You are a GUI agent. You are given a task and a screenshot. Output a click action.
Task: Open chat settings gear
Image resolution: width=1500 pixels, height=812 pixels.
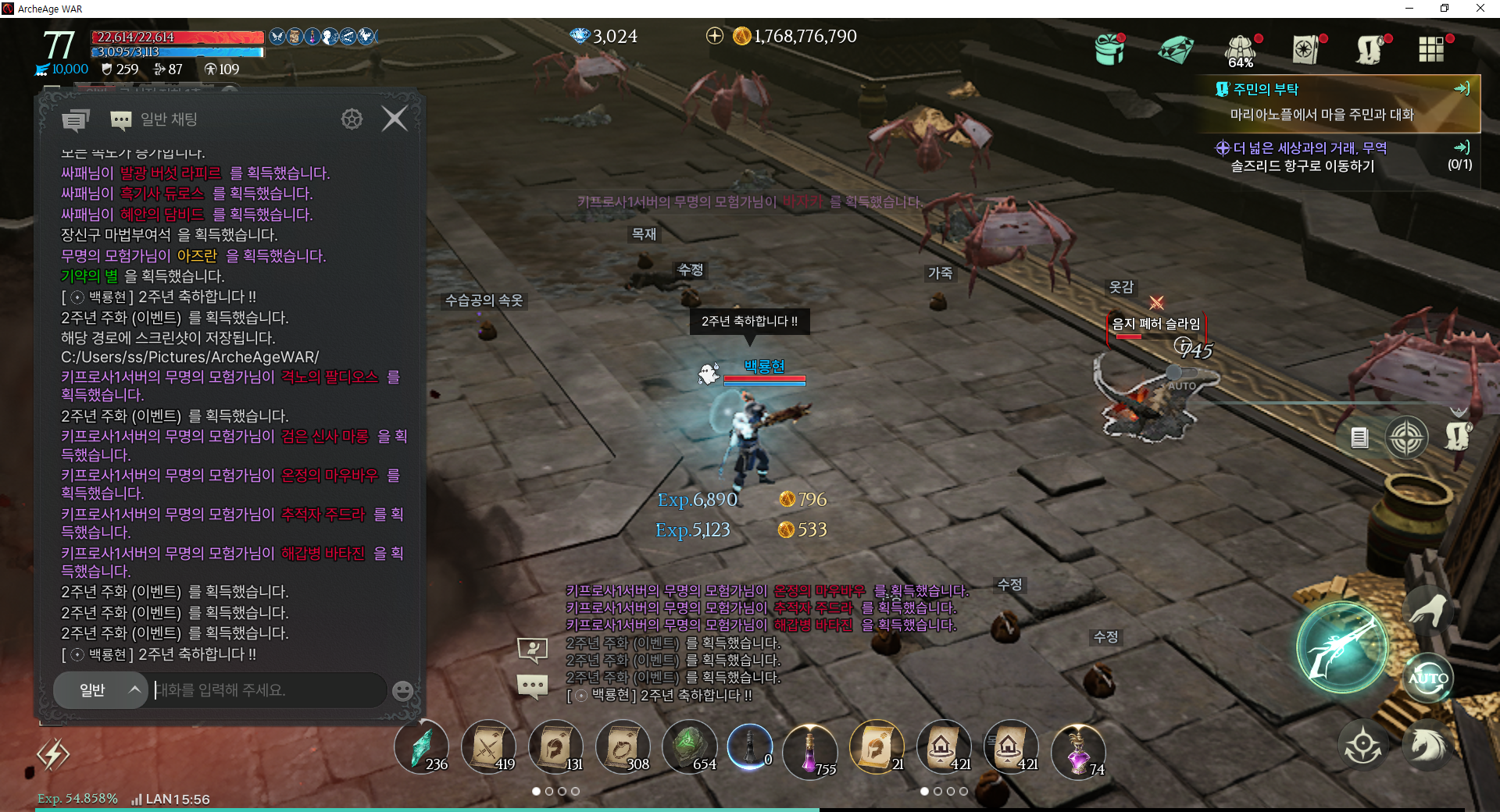point(352,119)
